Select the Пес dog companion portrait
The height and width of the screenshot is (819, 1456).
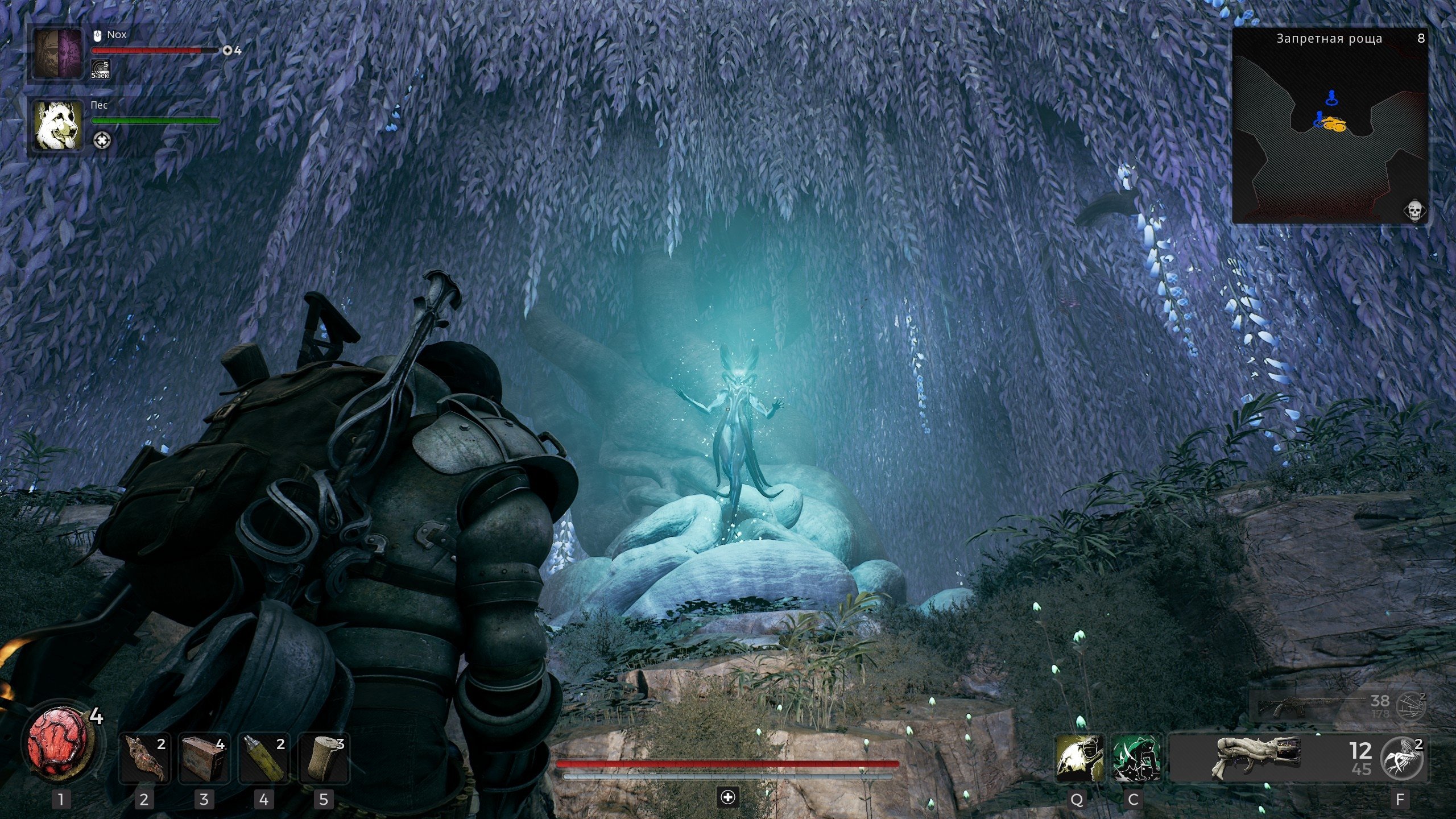[57, 126]
